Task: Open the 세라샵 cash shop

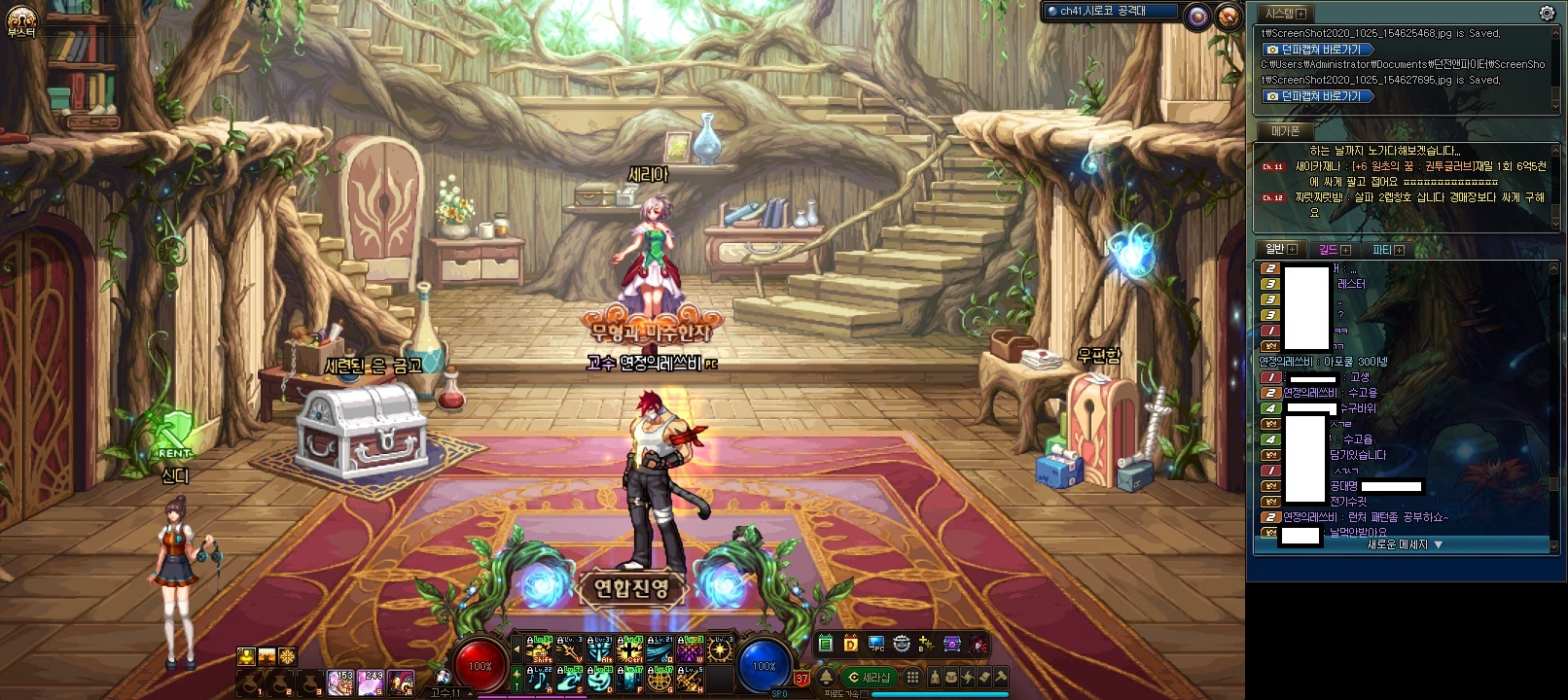Action: tap(870, 678)
